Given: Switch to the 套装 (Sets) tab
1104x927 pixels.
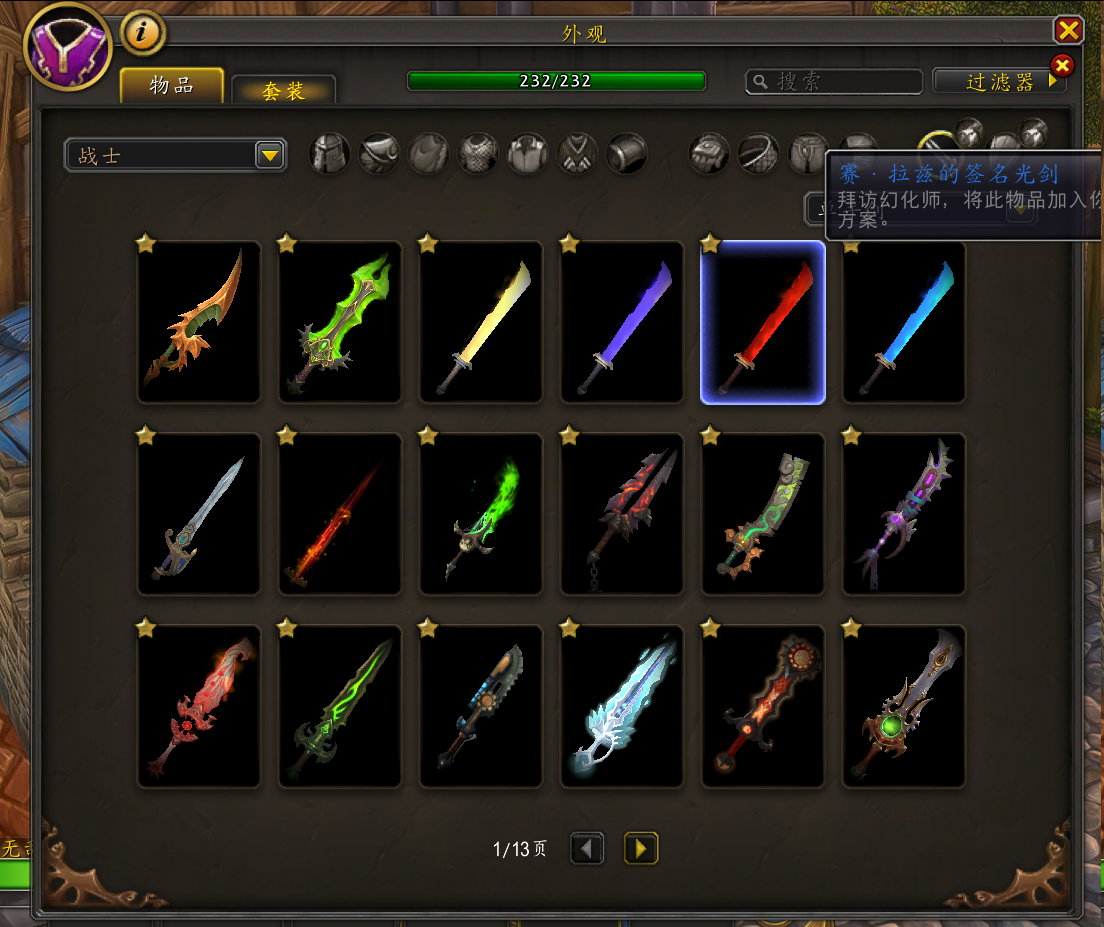Looking at the screenshot, I should click(x=283, y=90).
